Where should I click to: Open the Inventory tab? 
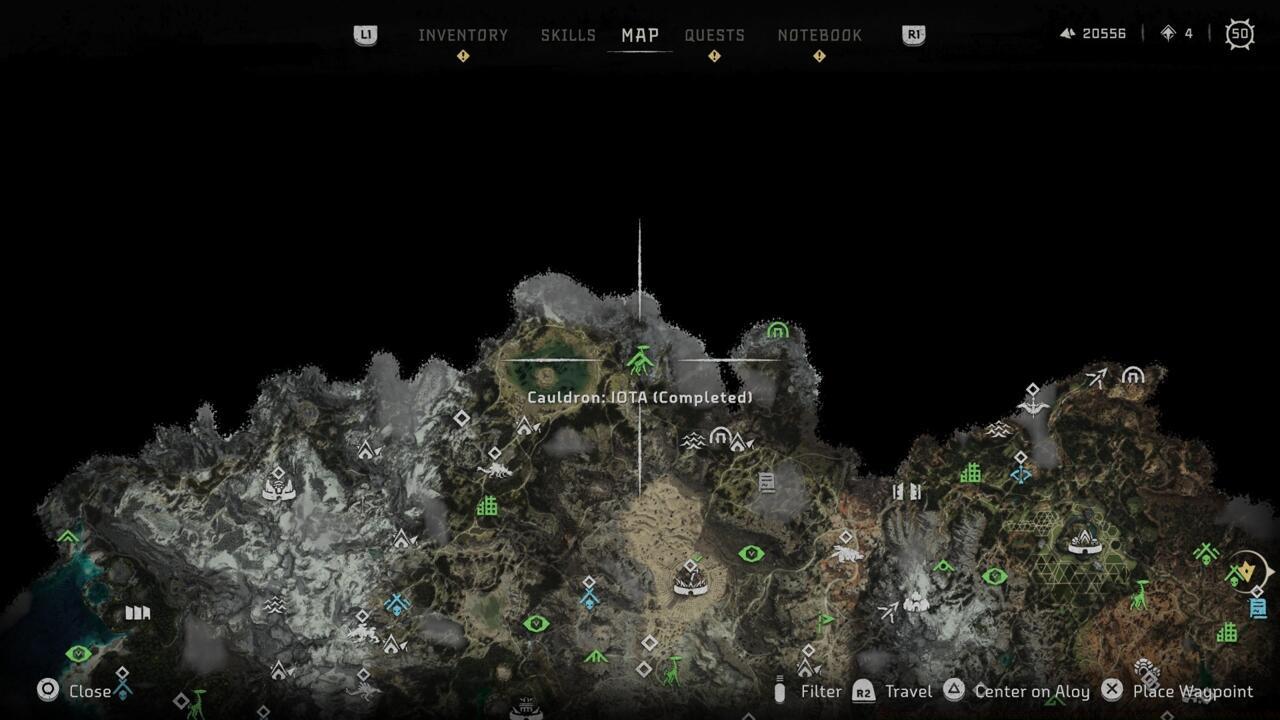coord(463,35)
